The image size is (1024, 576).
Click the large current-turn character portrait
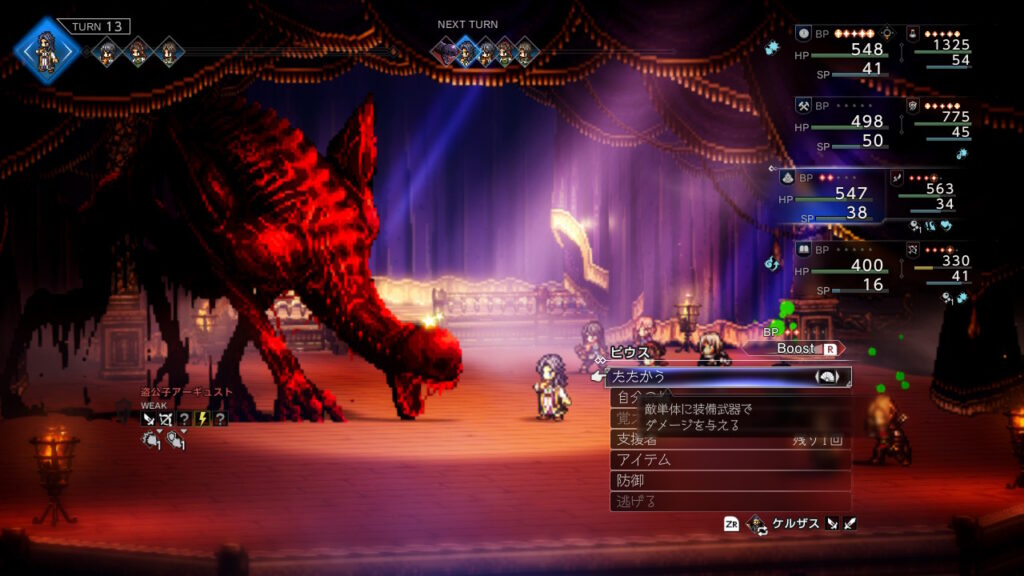(47, 49)
